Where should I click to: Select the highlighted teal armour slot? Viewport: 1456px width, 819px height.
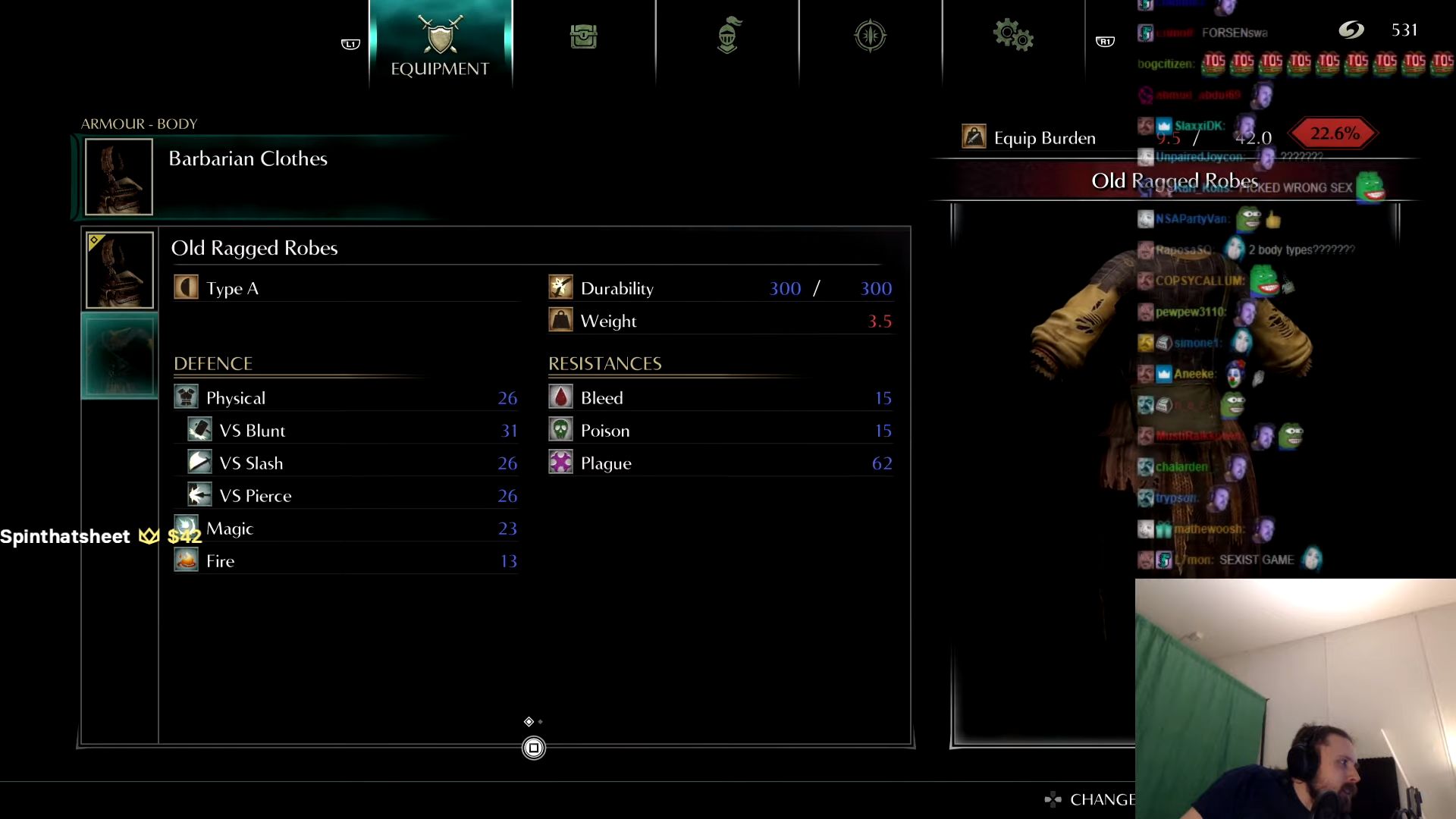pyautogui.click(x=119, y=356)
